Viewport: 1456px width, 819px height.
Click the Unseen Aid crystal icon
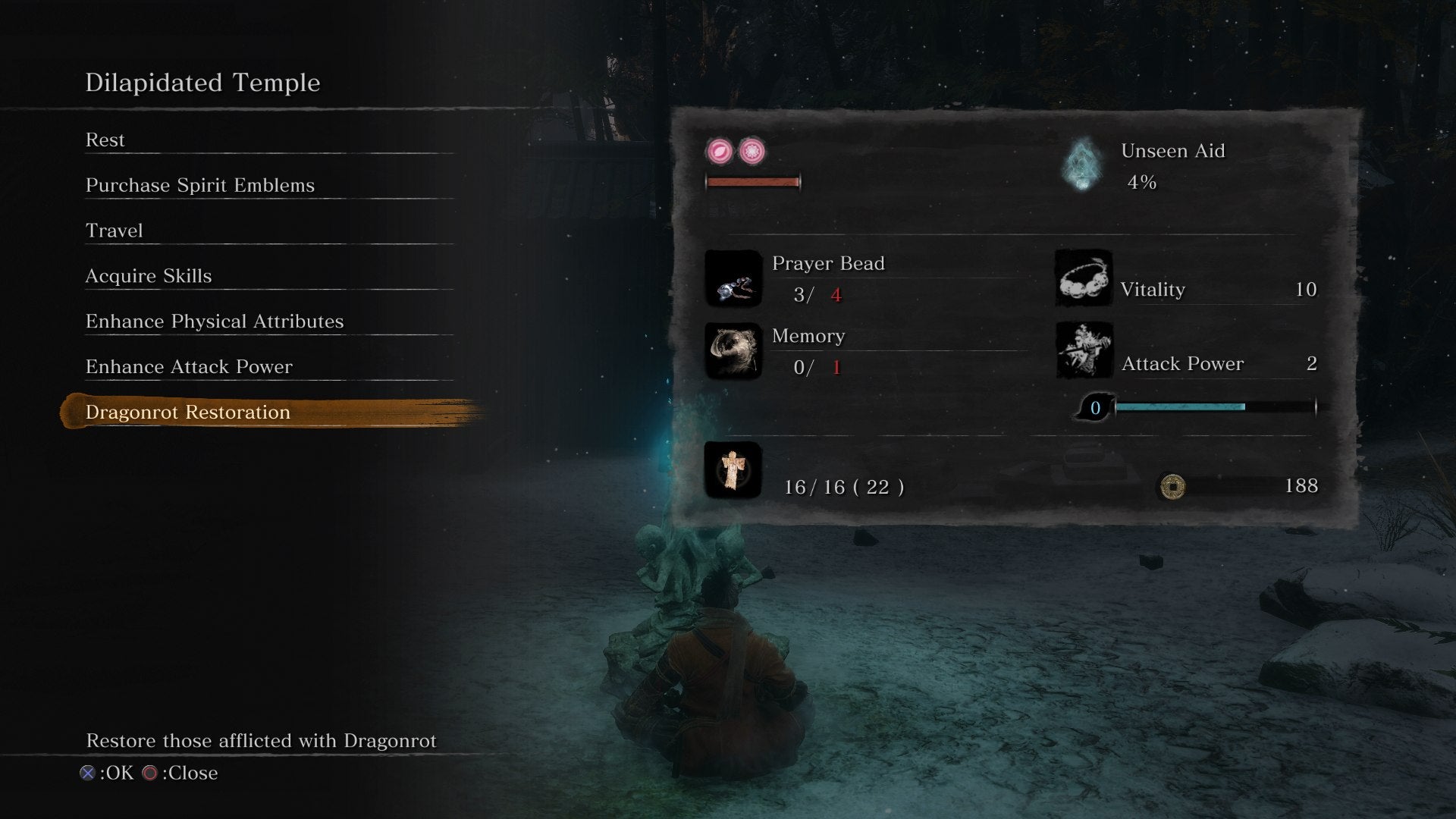pos(1082,165)
